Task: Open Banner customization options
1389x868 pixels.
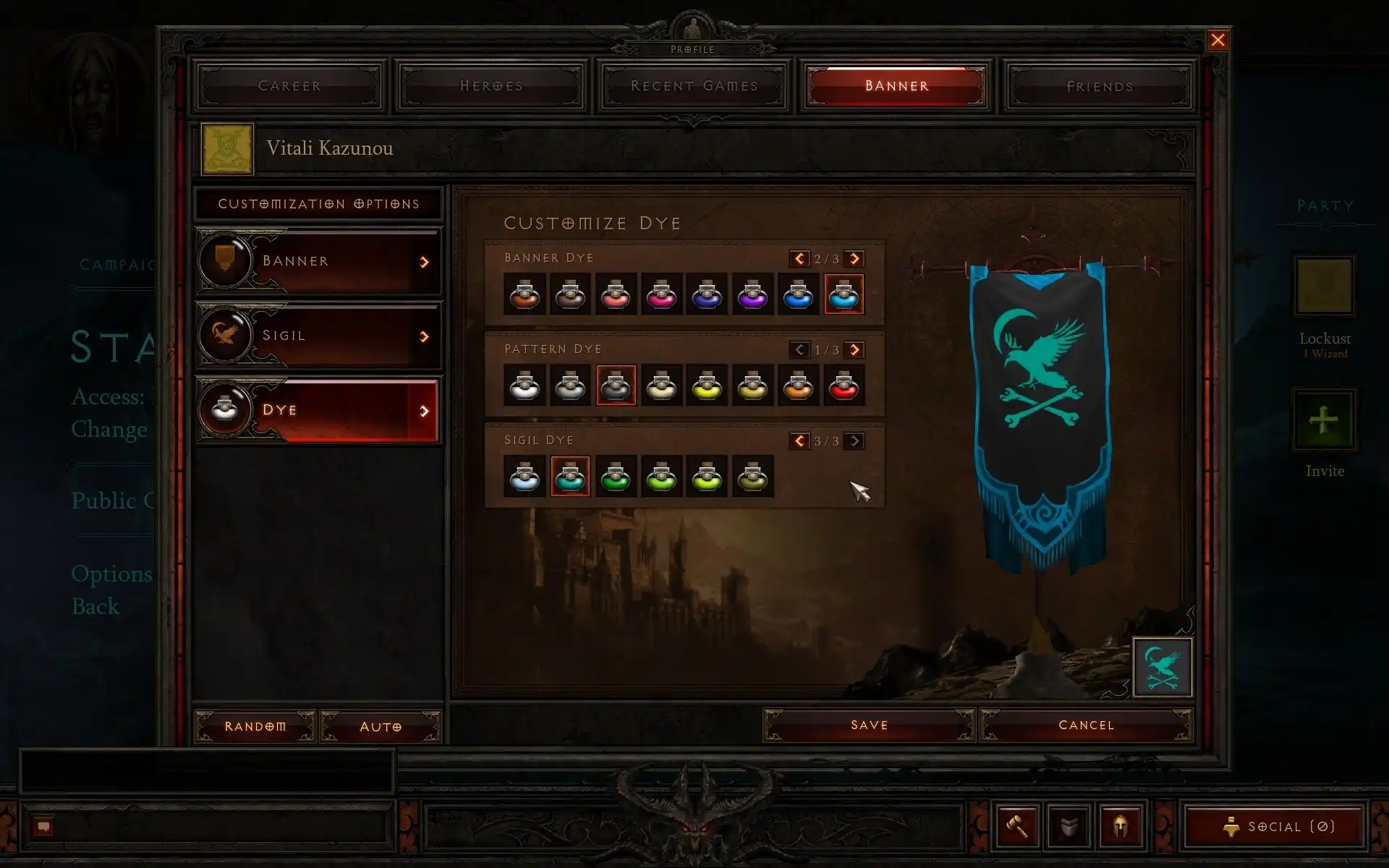Action: coord(318,261)
